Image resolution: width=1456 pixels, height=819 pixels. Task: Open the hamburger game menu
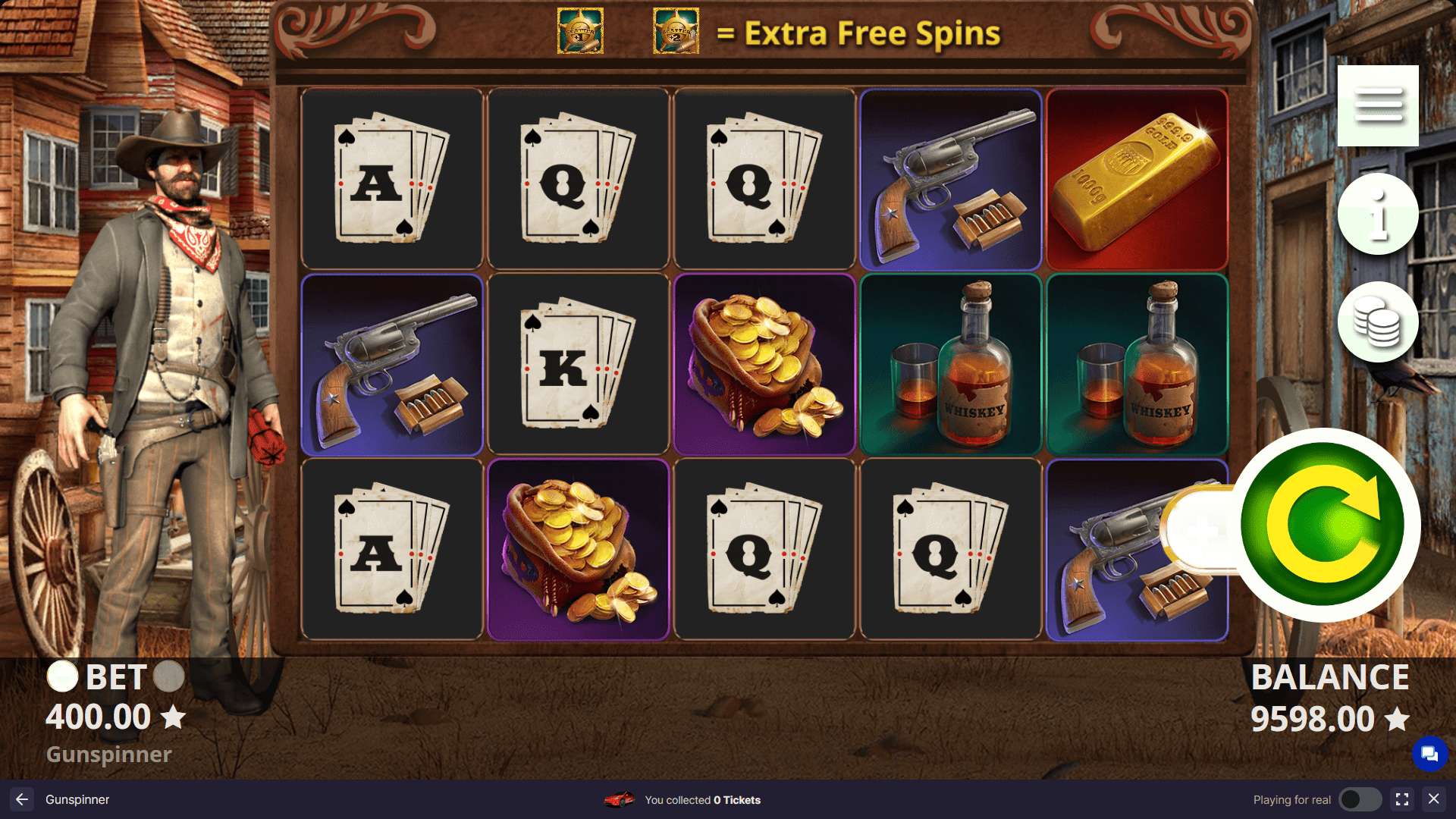coord(1378,106)
